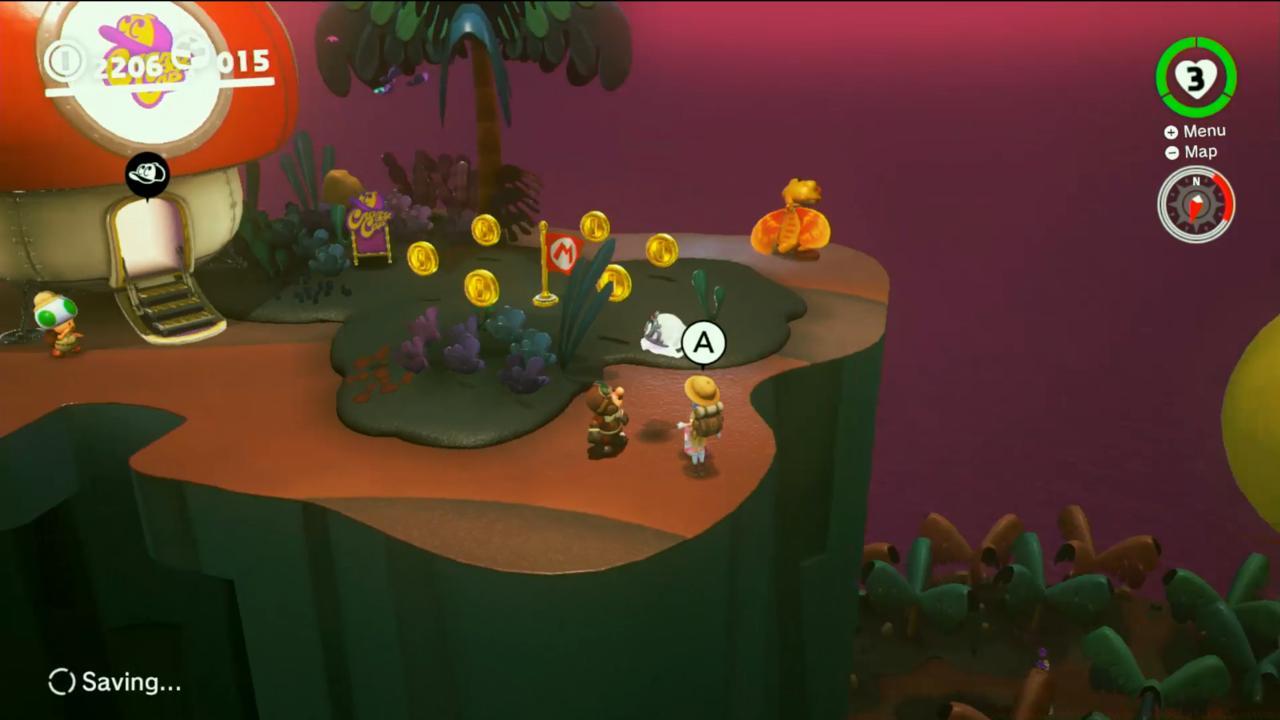
Task: Click the plus symbol next to Menu
Action: [1170, 131]
